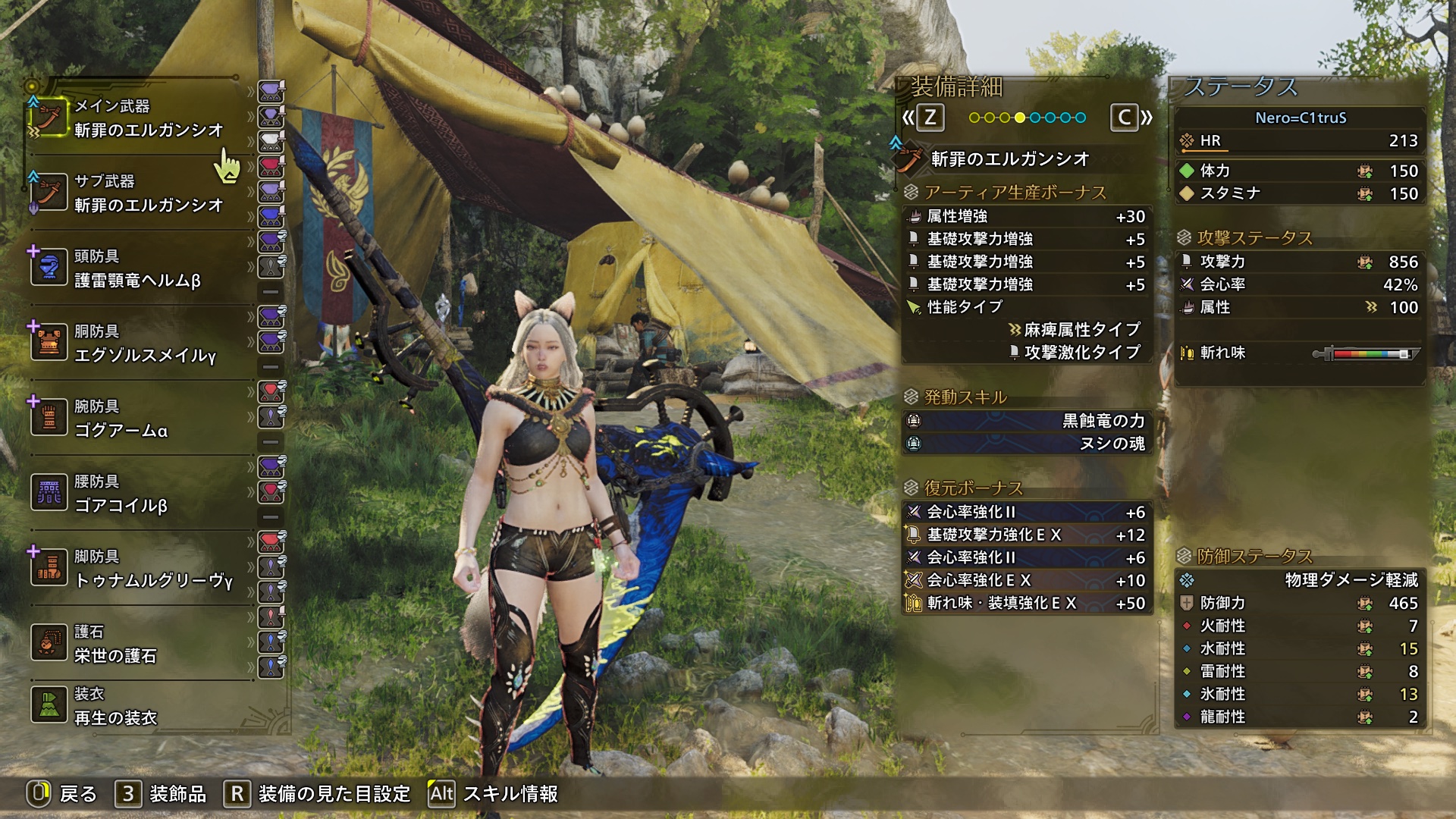Viewport: 1456px width, 819px height.
Task: Select the 斬れ味・装填強化EX bonus row
Action: [x=1028, y=604]
